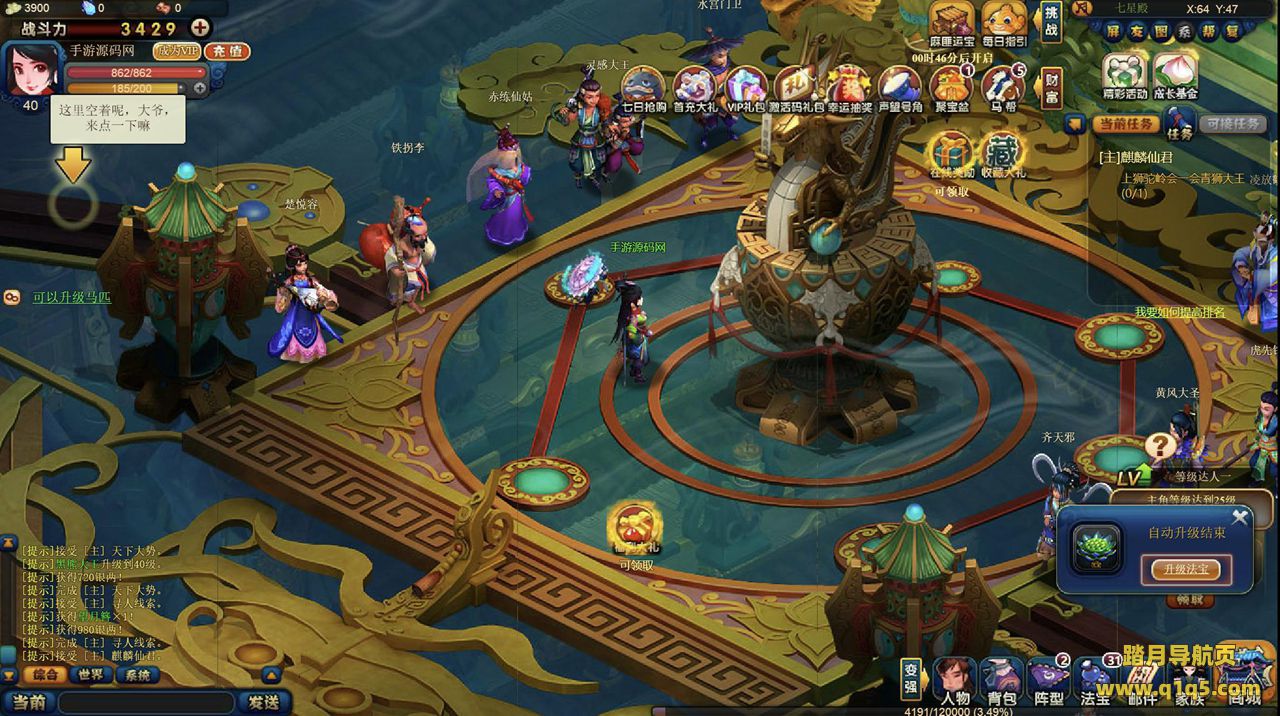Switch to the 可接任务 available quests tab
This screenshot has width=1280, height=716.
click(x=1233, y=124)
